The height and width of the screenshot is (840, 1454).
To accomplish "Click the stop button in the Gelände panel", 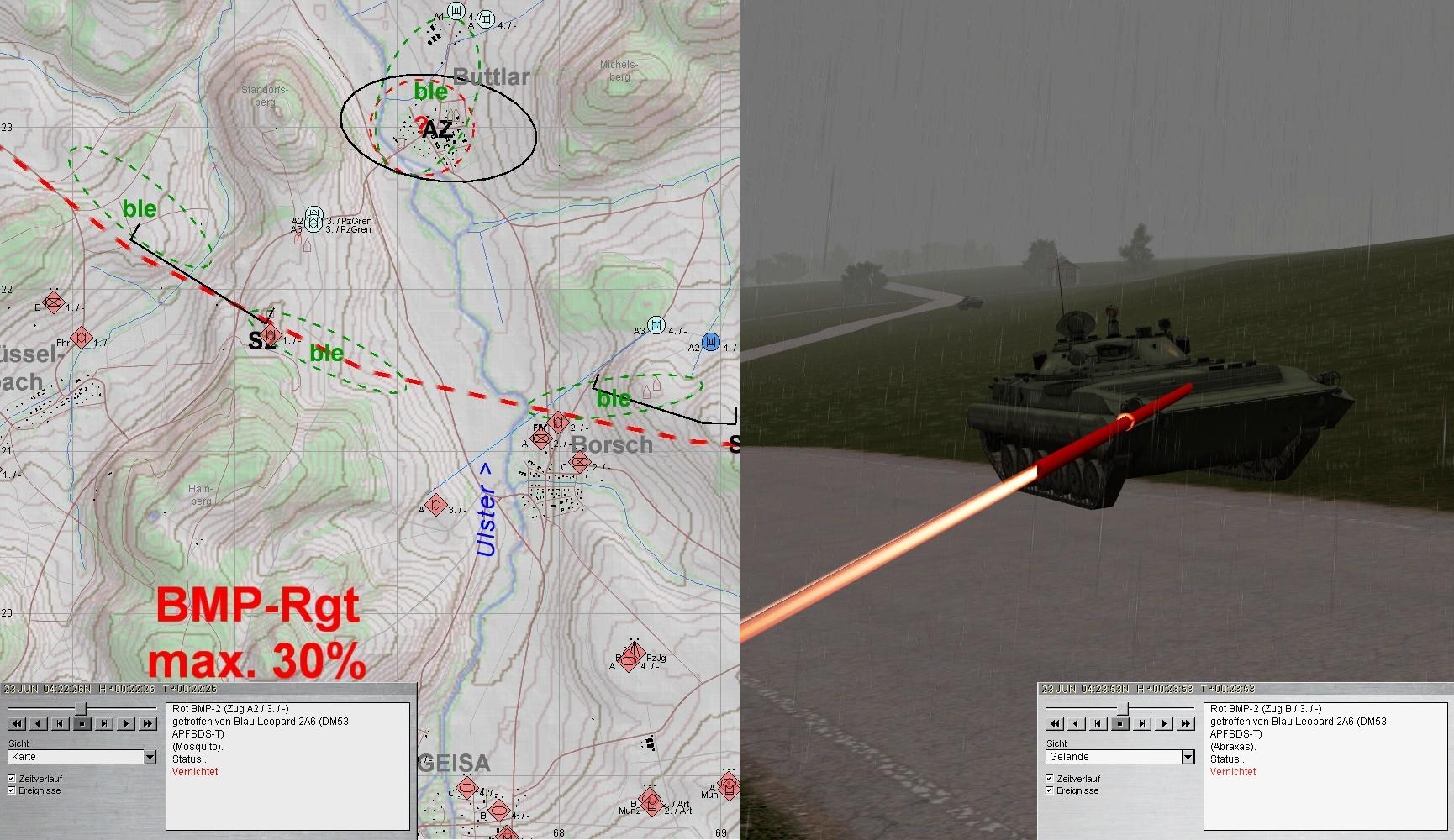I will pyautogui.click(x=1120, y=723).
